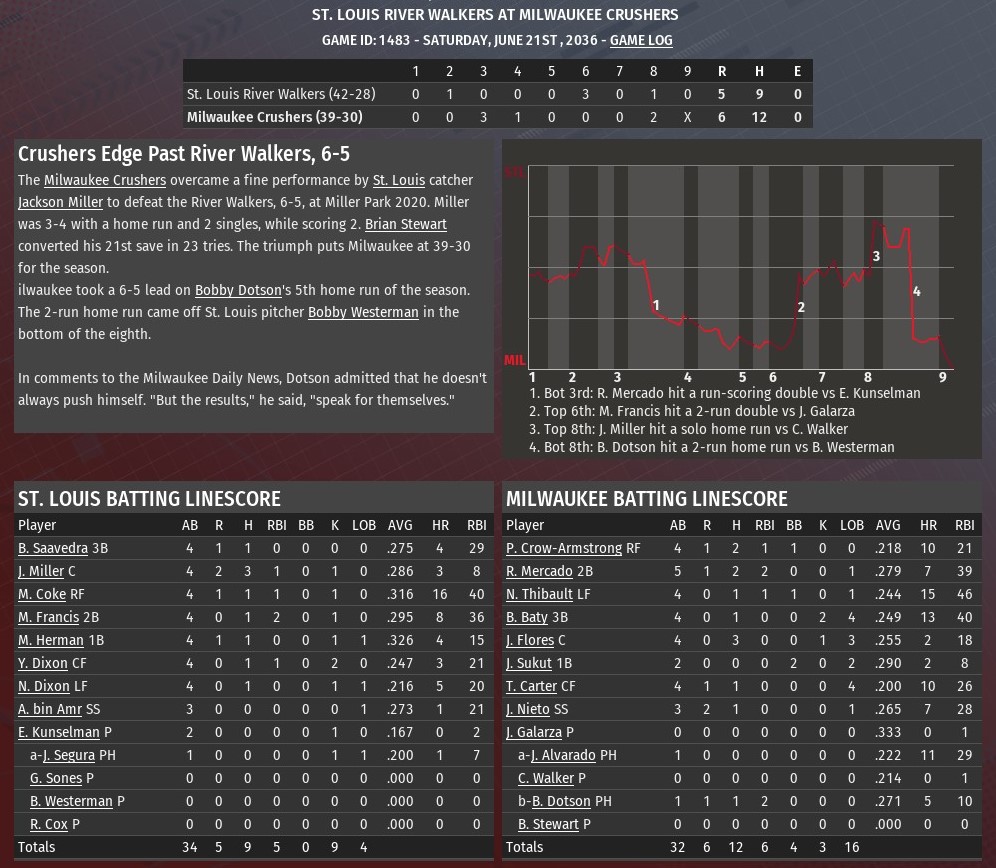Open the Milwaukee Crushers team link in the recap

105,180
